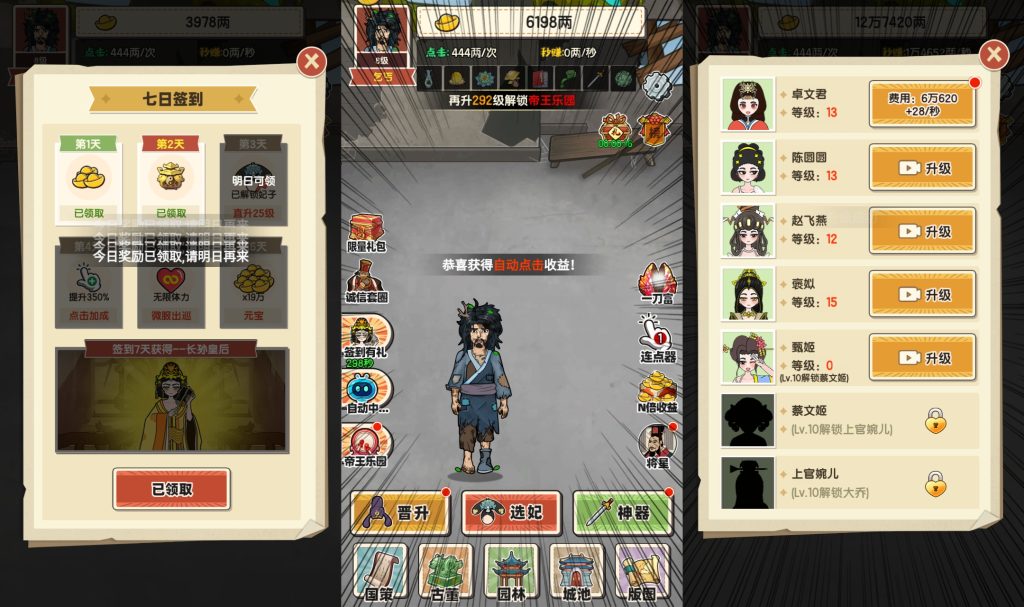The image size is (1024, 607).
Task: Upgrade 赵飞燕 with her 升级 button
Action: 922,231
